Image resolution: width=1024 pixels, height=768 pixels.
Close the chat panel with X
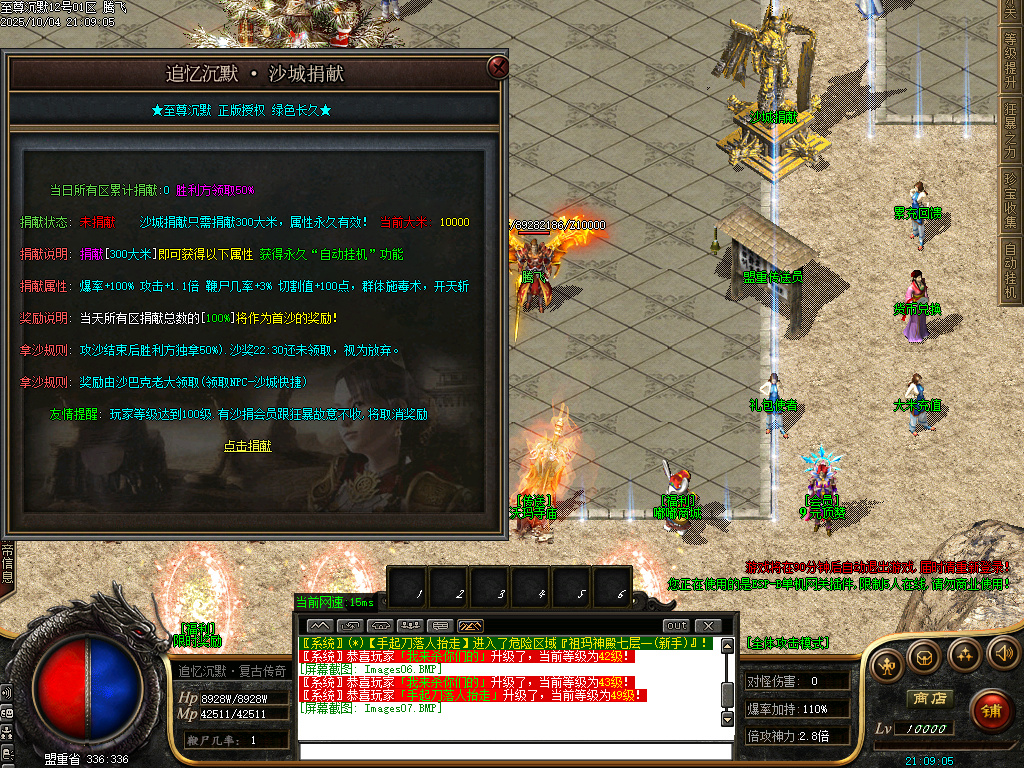pyautogui.click(x=707, y=626)
